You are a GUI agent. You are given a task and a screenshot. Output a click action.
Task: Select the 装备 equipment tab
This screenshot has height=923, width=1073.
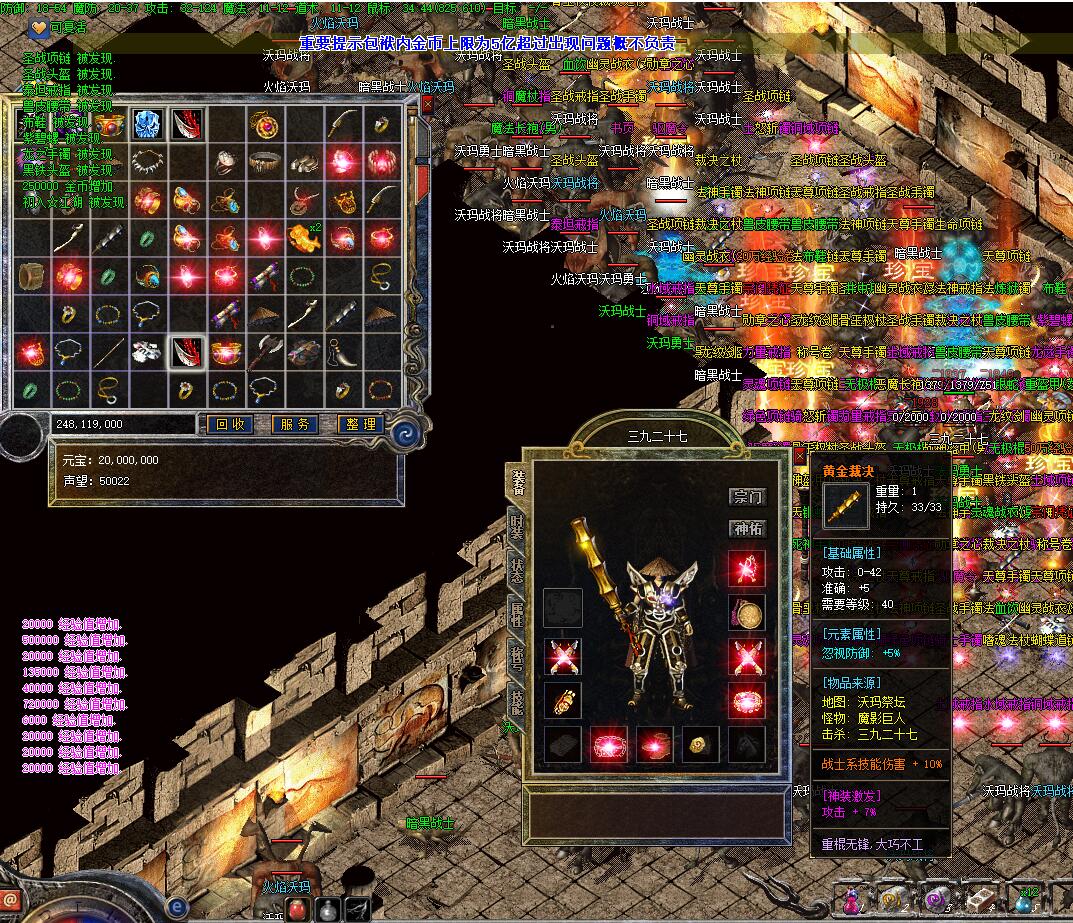click(x=517, y=482)
